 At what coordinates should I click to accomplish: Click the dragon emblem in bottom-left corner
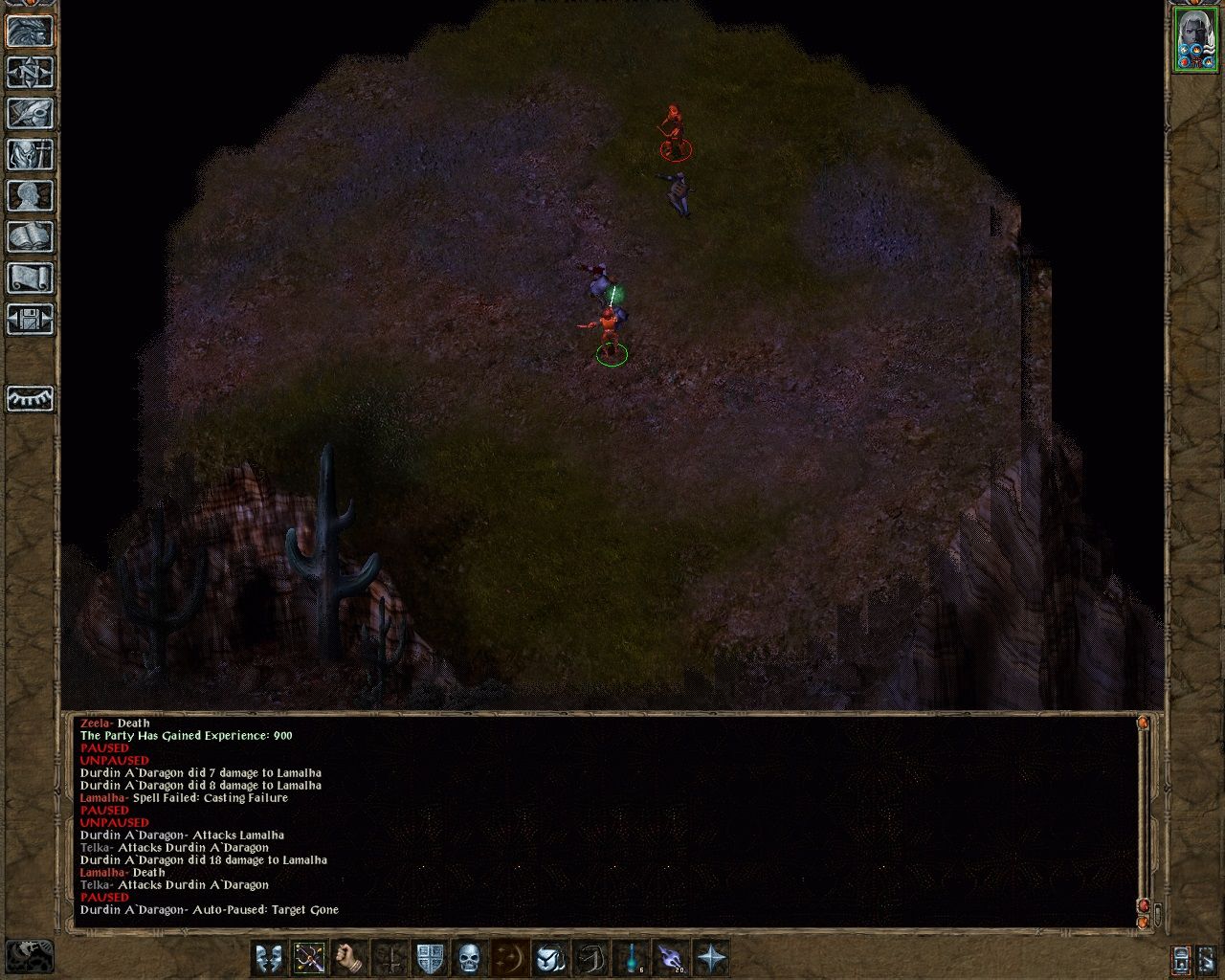pos(30,954)
